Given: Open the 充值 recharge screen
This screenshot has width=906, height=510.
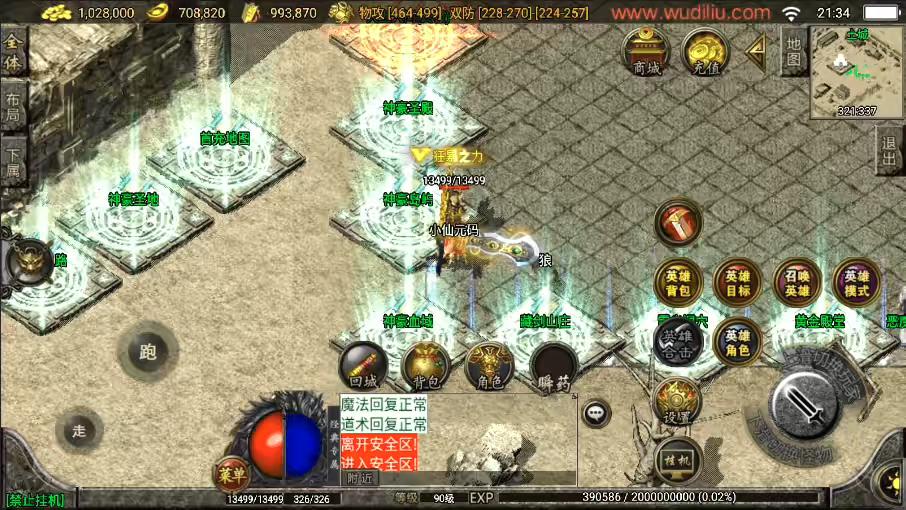Looking at the screenshot, I should (x=706, y=52).
